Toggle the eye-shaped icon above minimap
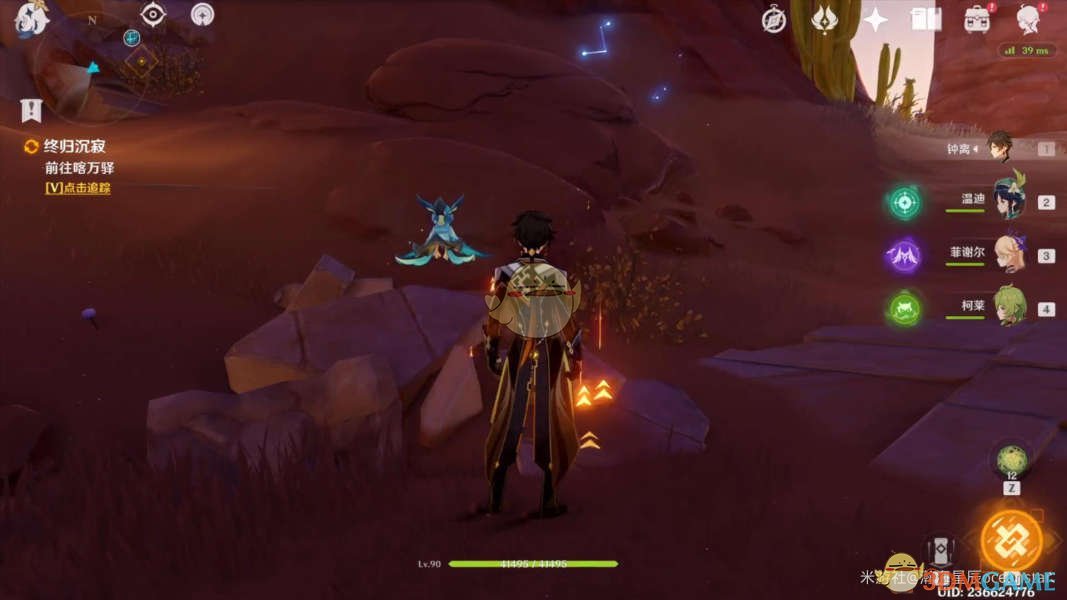The height and width of the screenshot is (600, 1067). click(153, 14)
